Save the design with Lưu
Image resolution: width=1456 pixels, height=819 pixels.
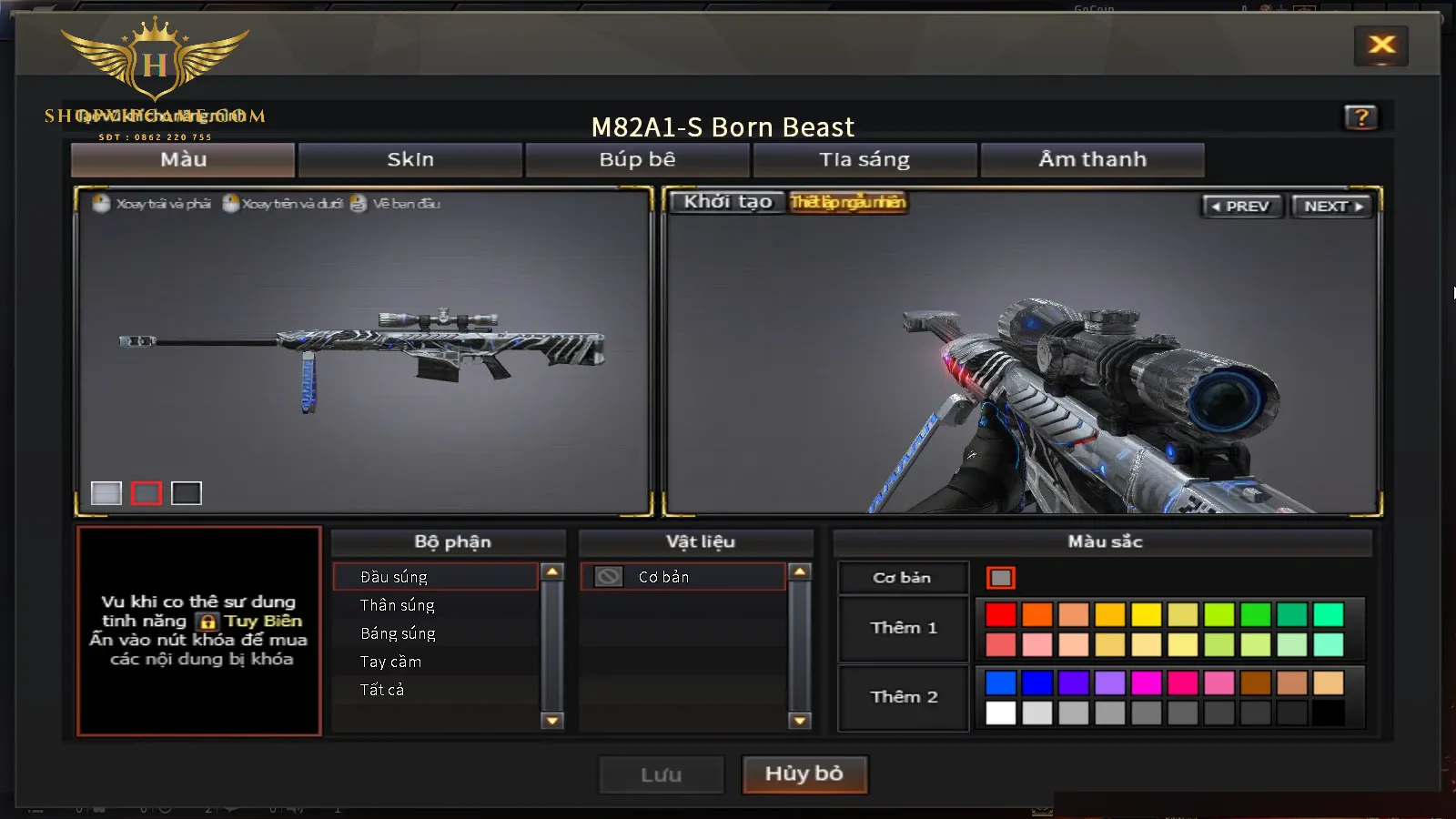point(662,775)
